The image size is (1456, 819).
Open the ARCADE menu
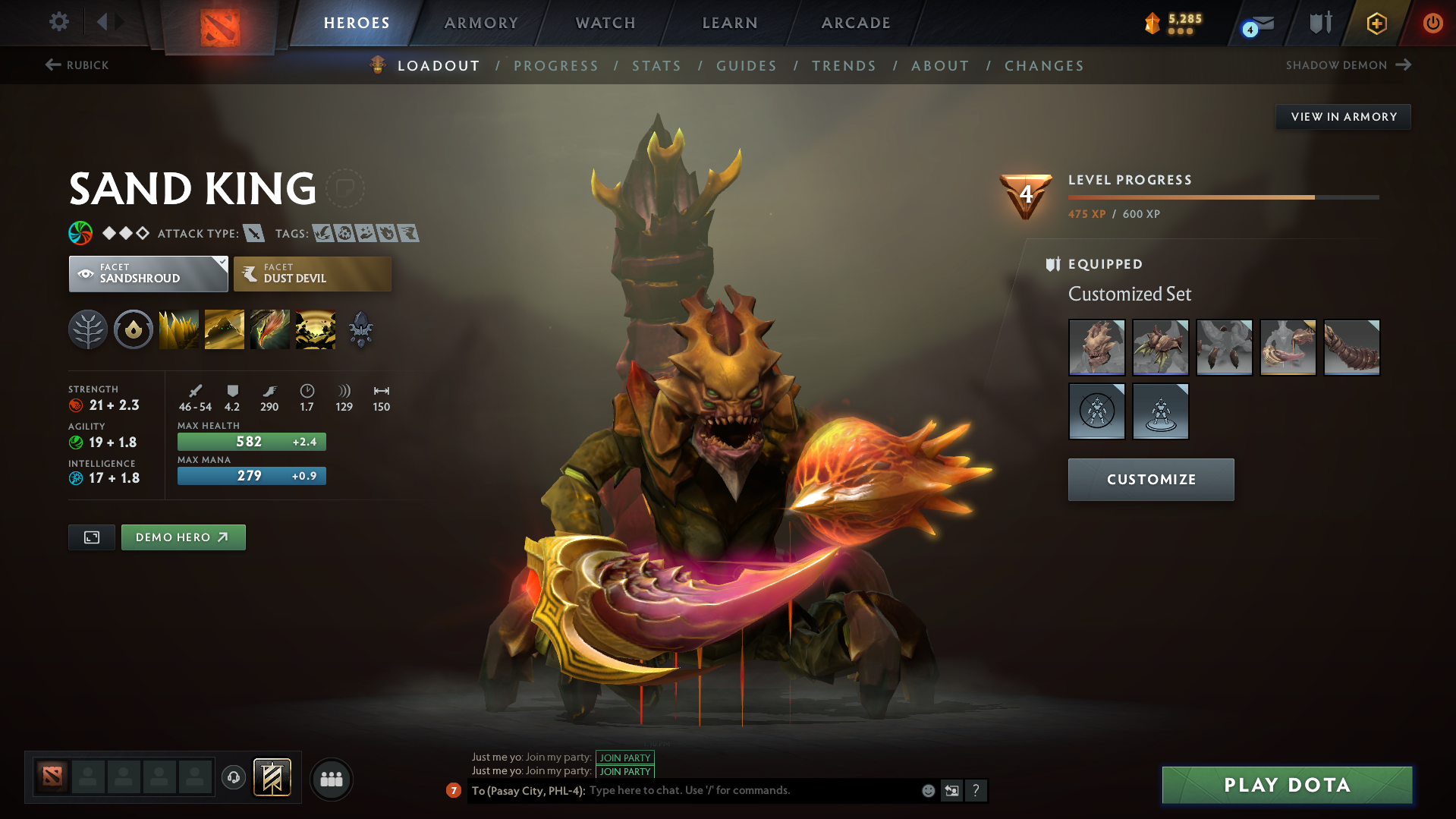point(855,23)
